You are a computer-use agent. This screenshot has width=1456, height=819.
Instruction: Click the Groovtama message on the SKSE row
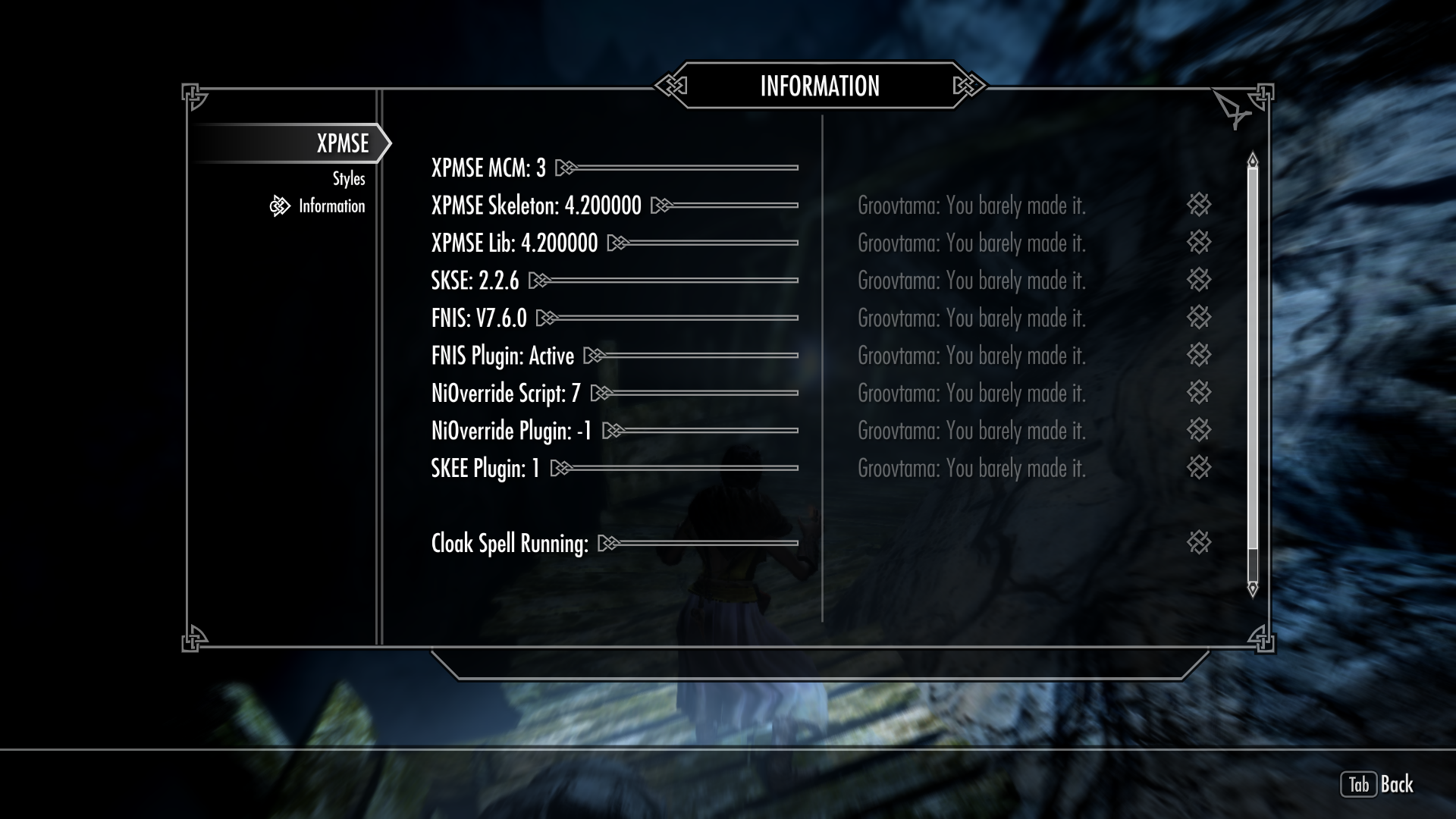coord(971,280)
